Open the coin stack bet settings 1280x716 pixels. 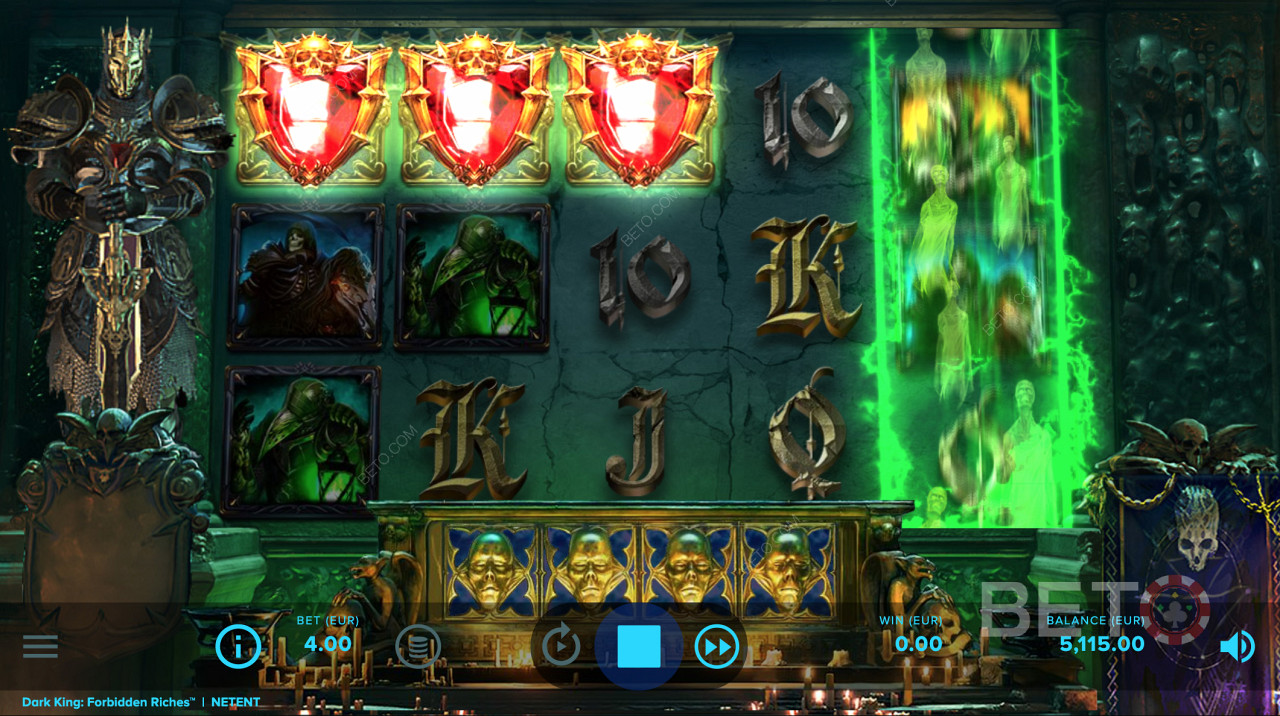pos(417,646)
